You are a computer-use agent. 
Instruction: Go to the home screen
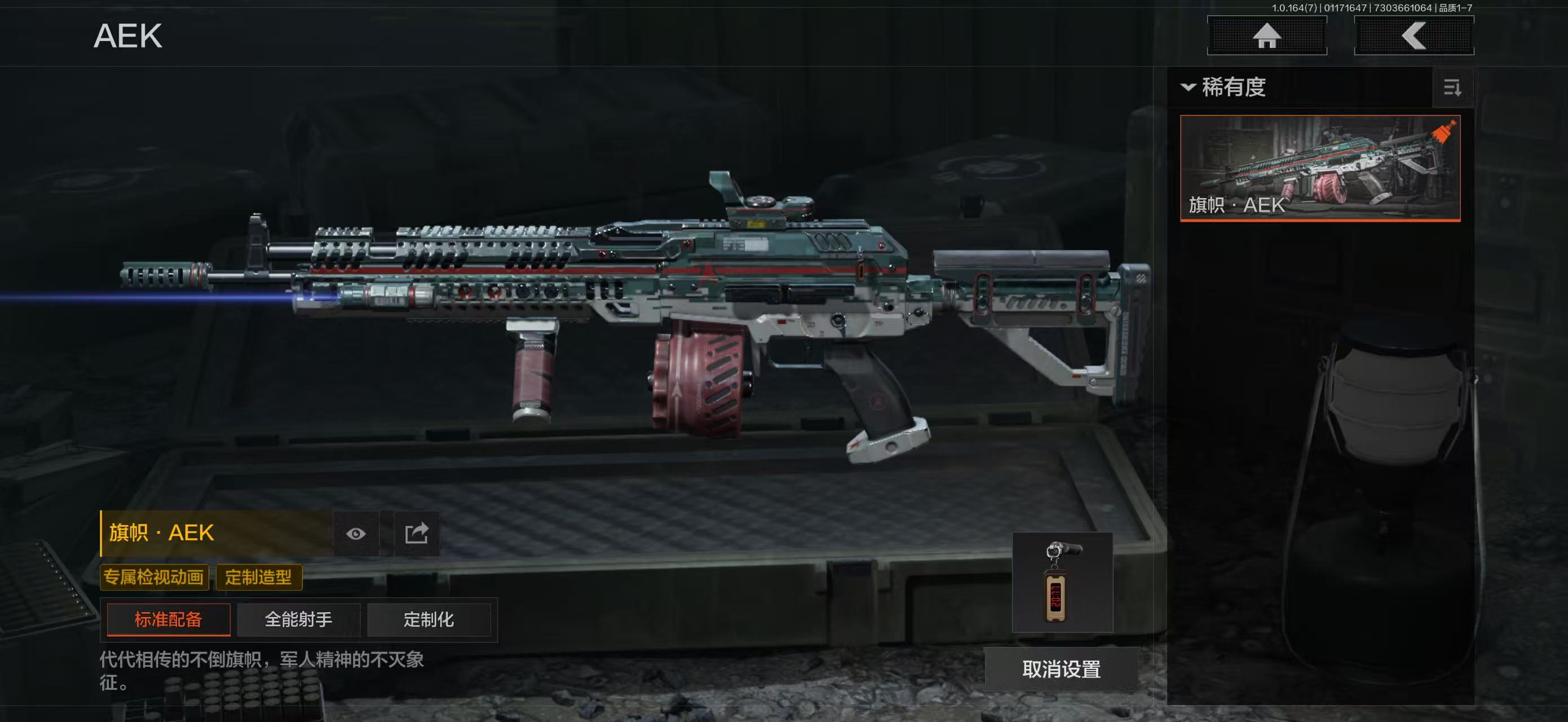1267,36
